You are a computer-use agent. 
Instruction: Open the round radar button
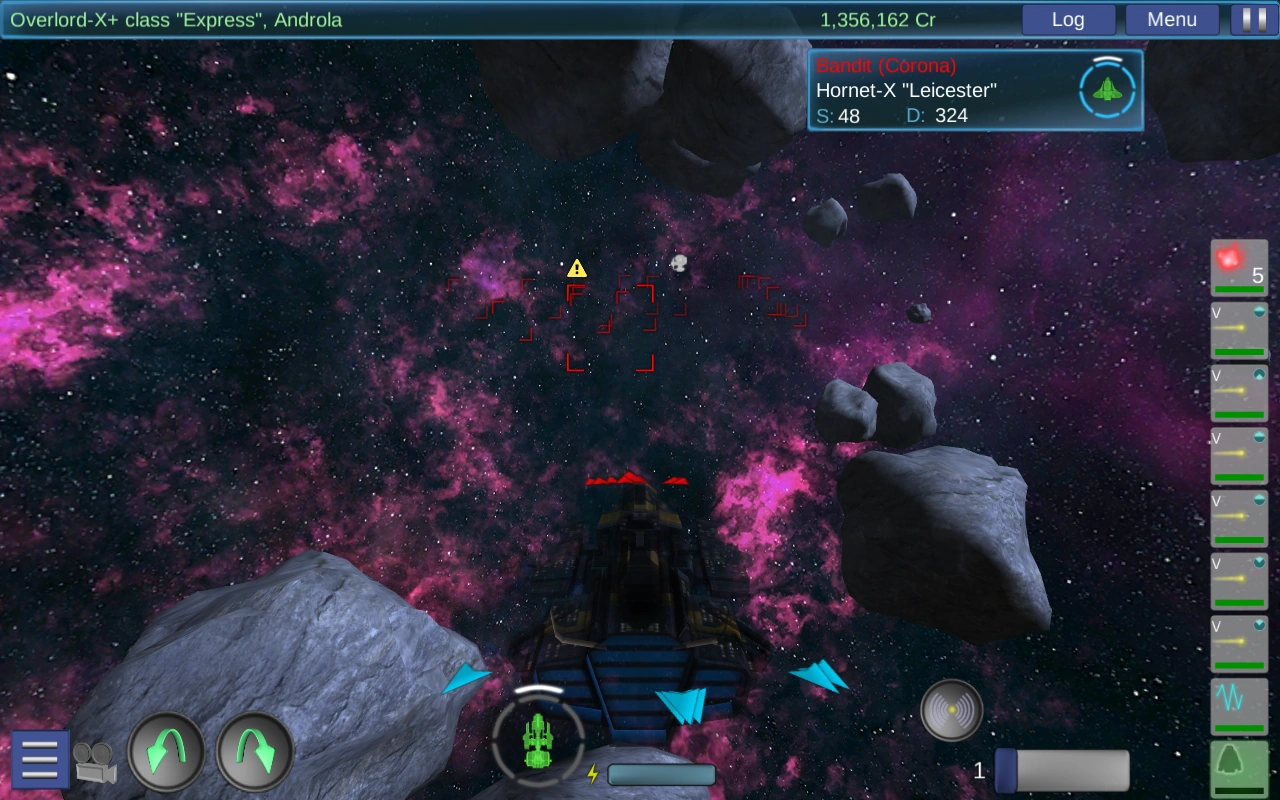coord(951,710)
